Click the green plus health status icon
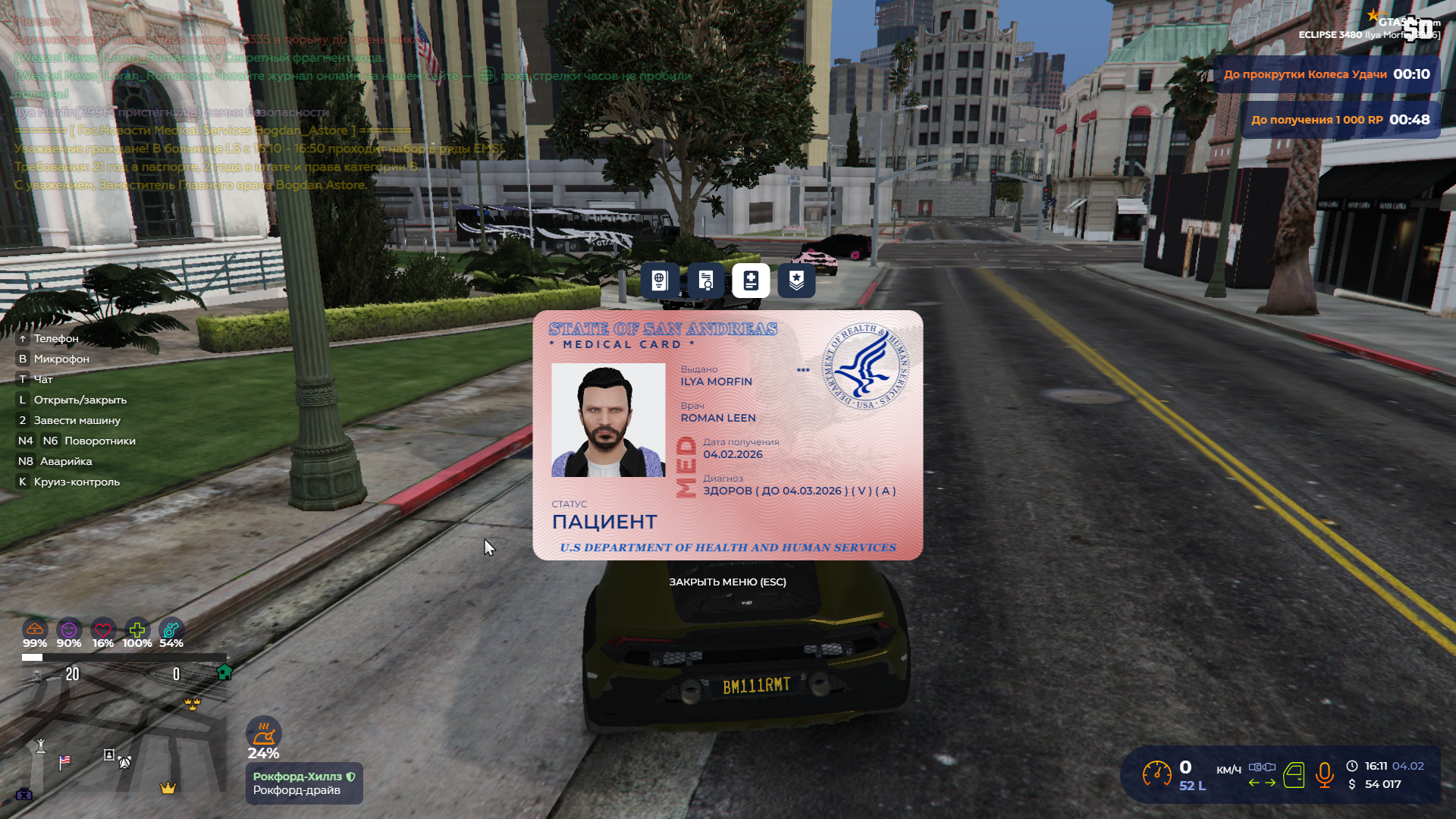 pyautogui.click(x=137, y=630)
